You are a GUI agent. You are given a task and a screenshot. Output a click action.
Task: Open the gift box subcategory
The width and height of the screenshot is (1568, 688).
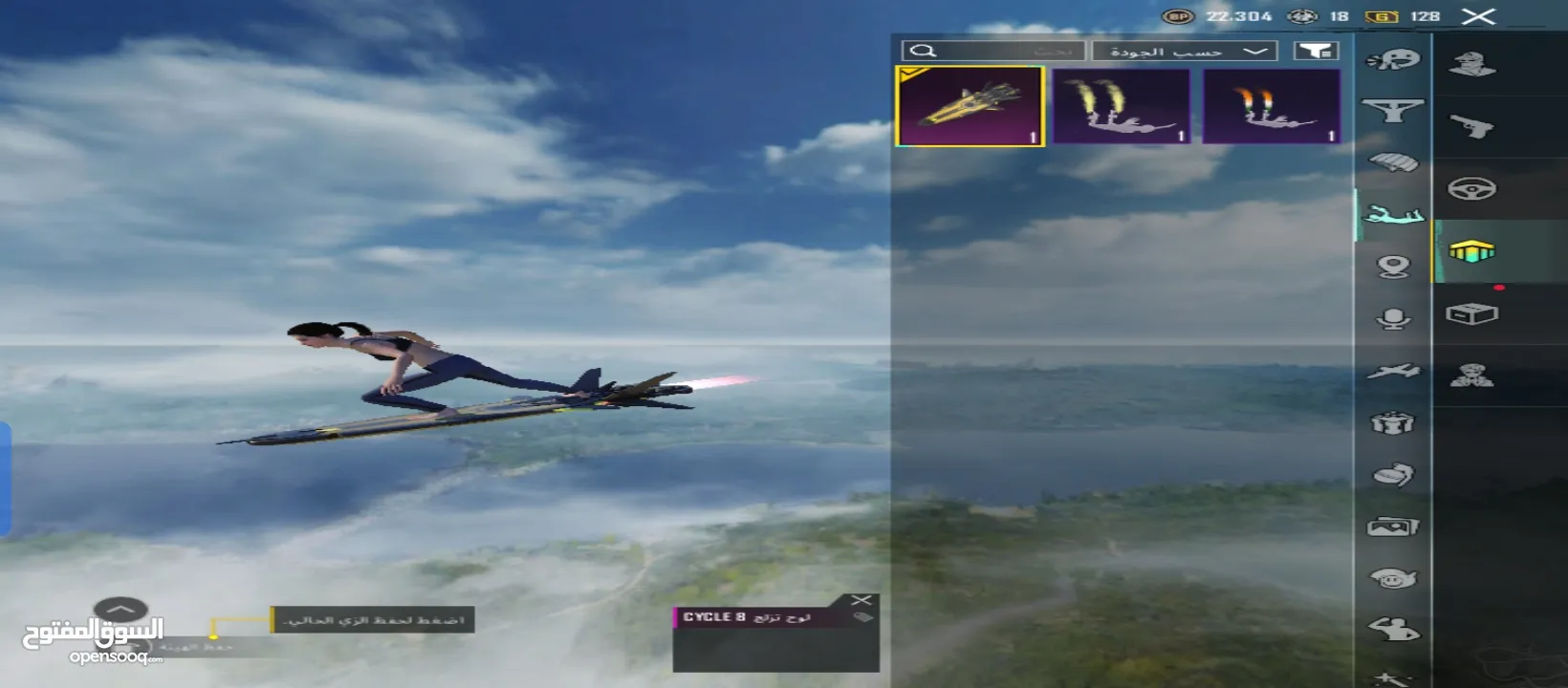[x=1393, y=422]
